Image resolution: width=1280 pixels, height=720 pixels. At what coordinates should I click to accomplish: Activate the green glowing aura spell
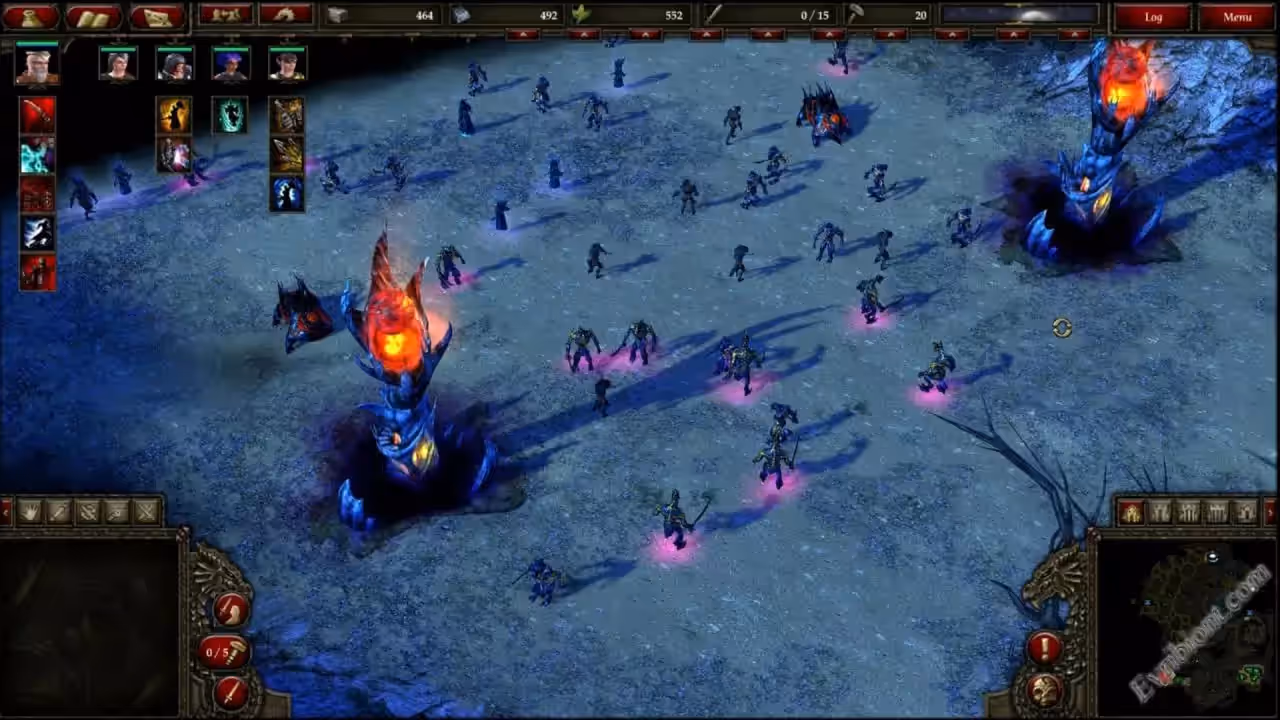[230, 115]
